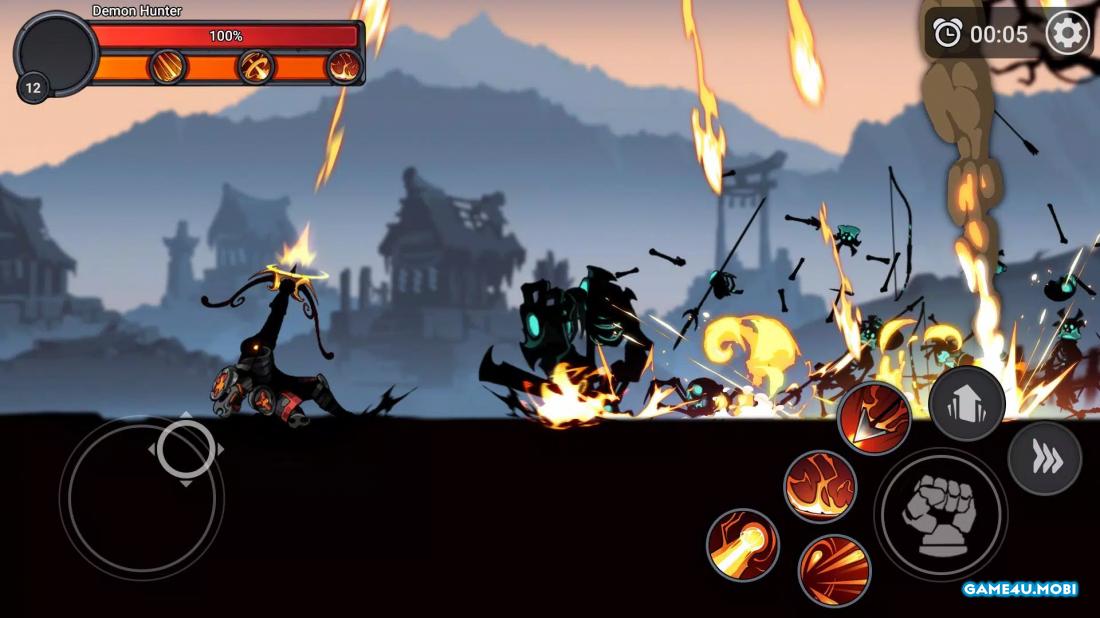The width and height of the screenshot is (1100, 618).
Task: Select the Demon Hunter portrait circle
Action: click(55, 52)
